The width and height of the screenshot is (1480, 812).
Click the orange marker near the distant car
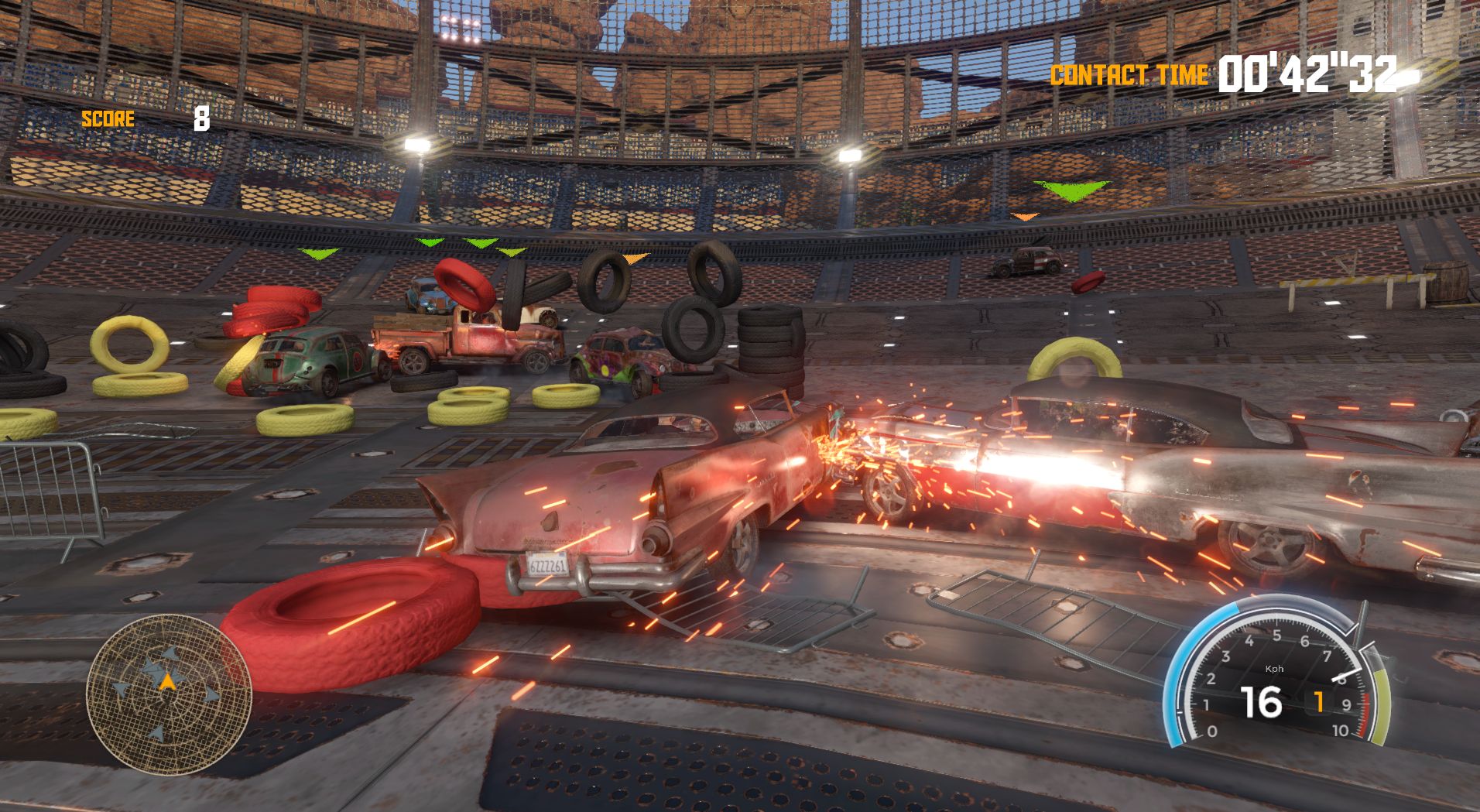(x=1023, y=218)
